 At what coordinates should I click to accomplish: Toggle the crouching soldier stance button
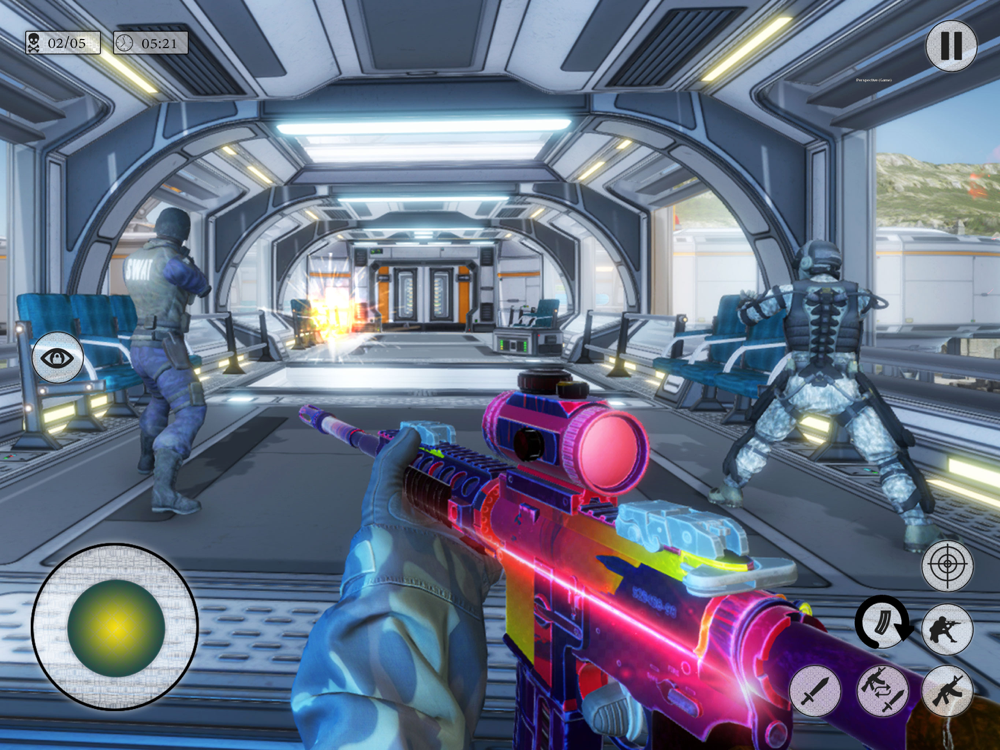tap(947, 629)
